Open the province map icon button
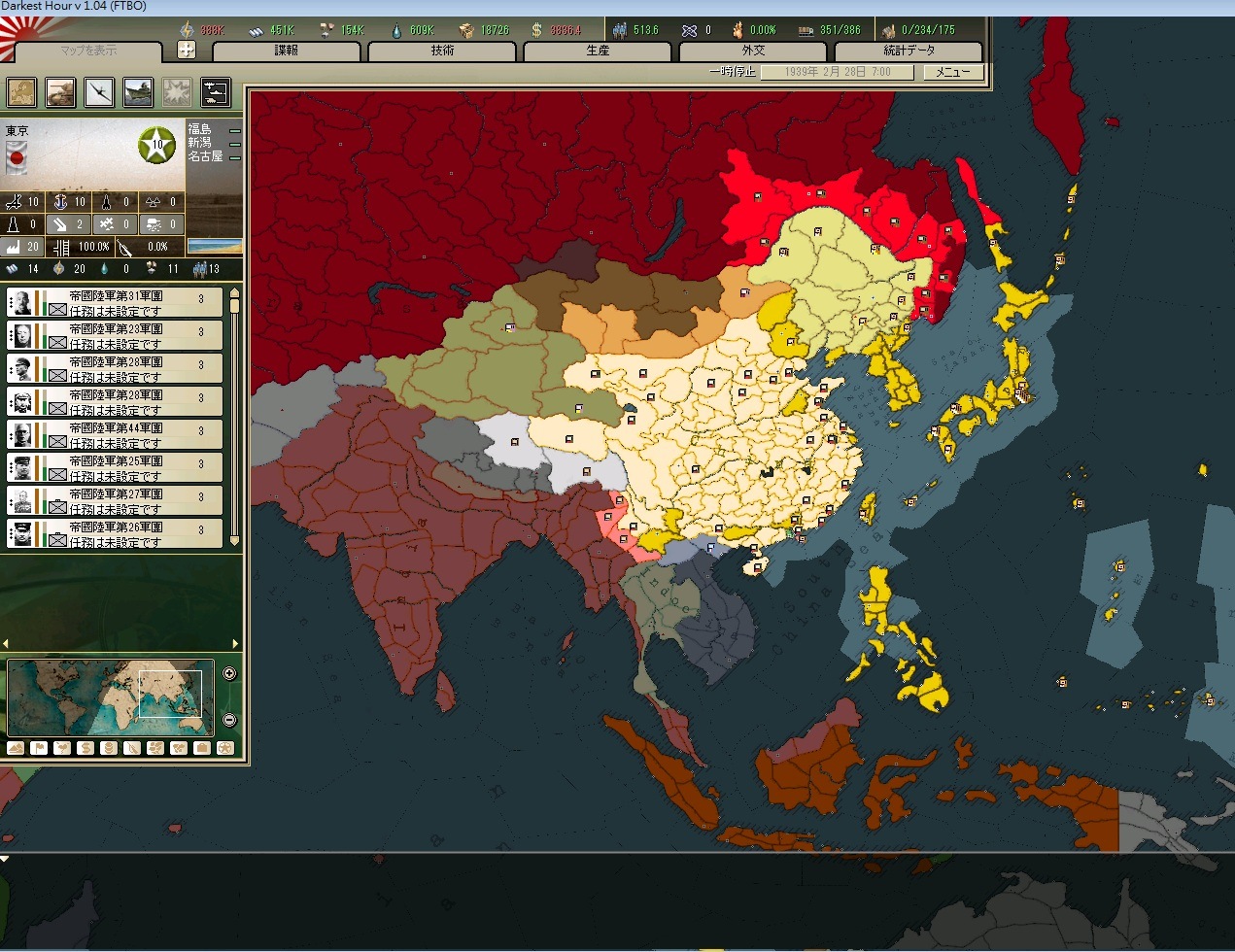1235x952 pixels. 21,92
